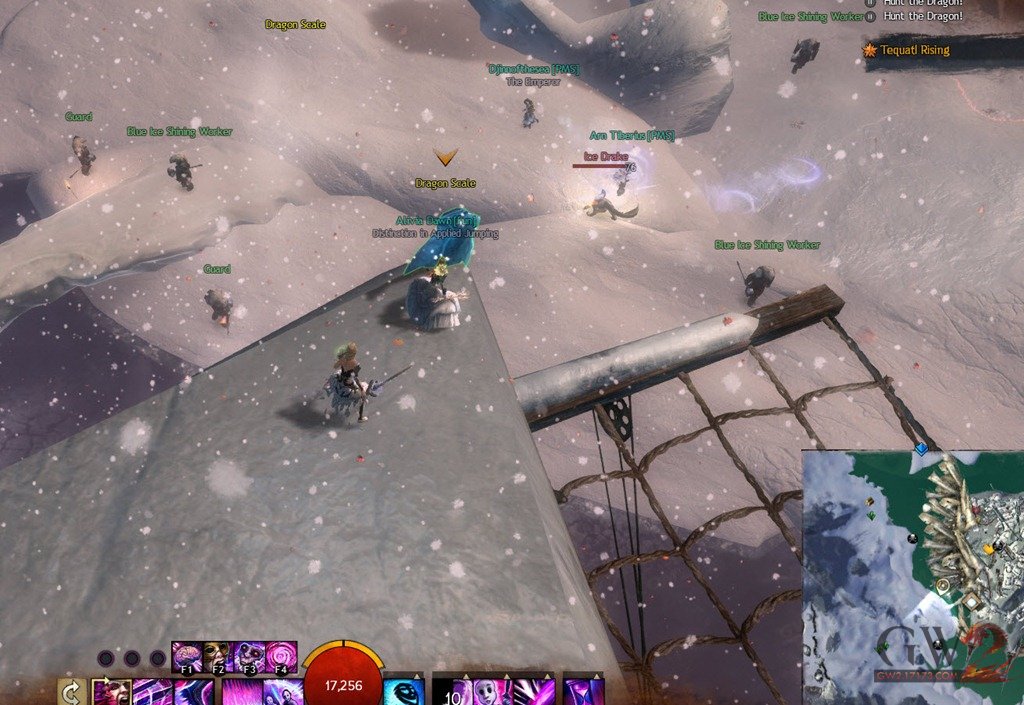The height and width of the screenshot is (705, 1024).
Task: Activate the skill slot showing 10
Action: pos(449,692)
